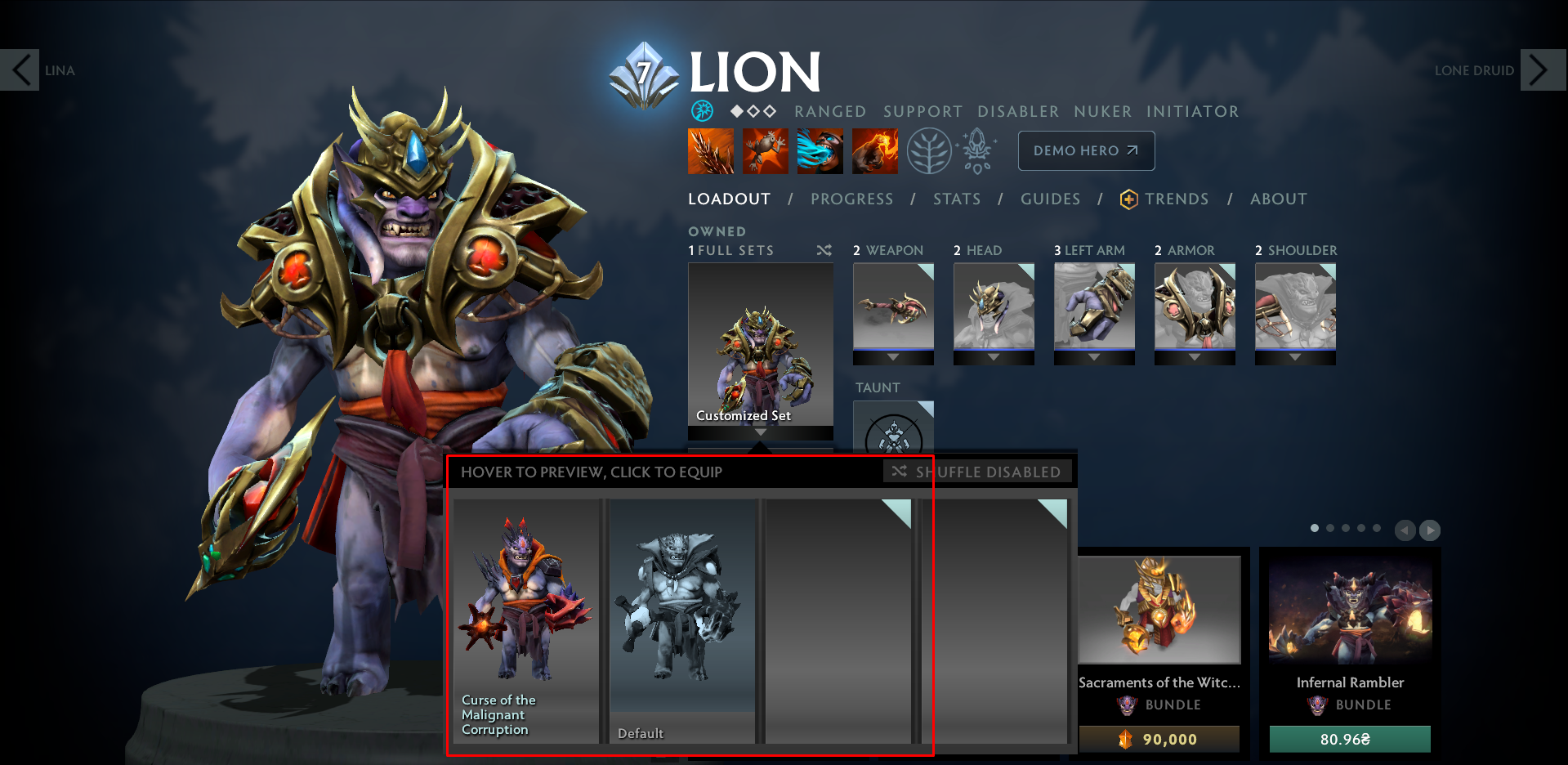Switch to the Stats tab
Viewport: 1568px width, 765px height.
pos(956,199)
